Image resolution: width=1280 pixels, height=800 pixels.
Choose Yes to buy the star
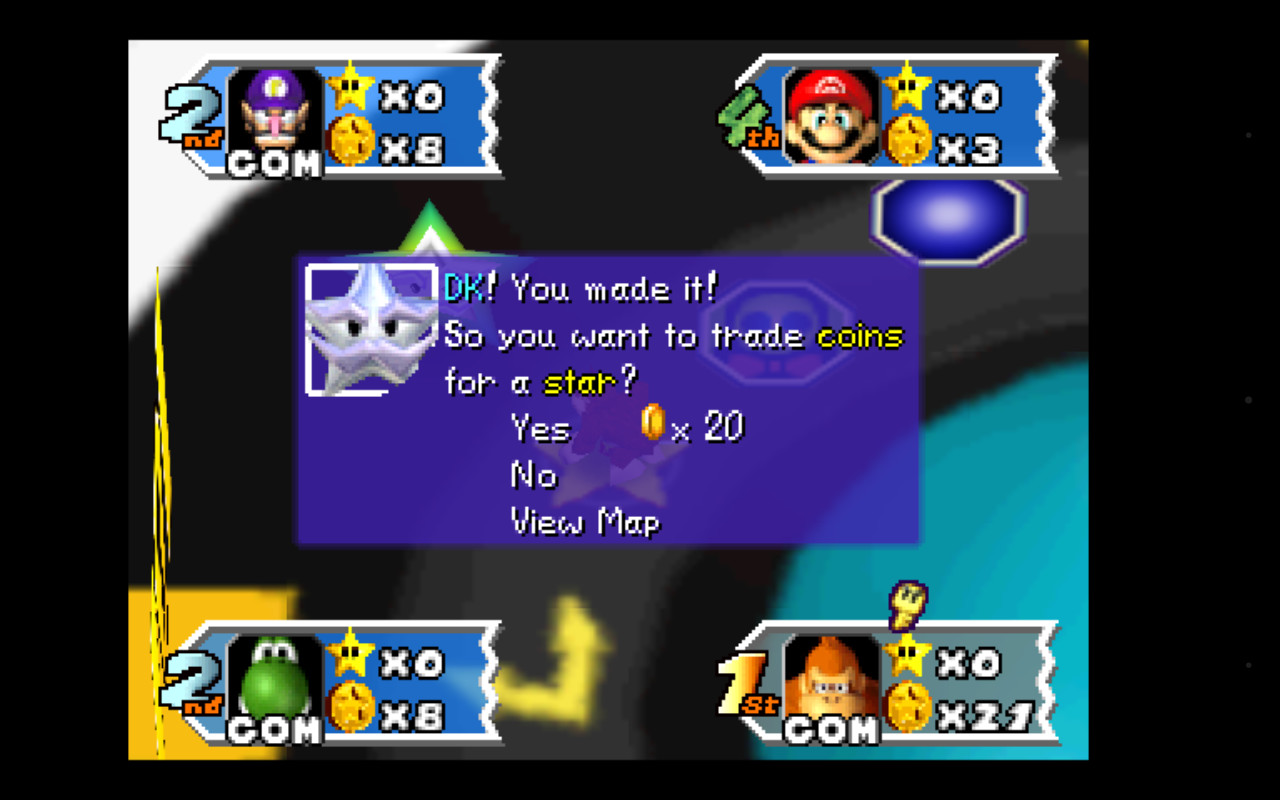coord(541,428)
